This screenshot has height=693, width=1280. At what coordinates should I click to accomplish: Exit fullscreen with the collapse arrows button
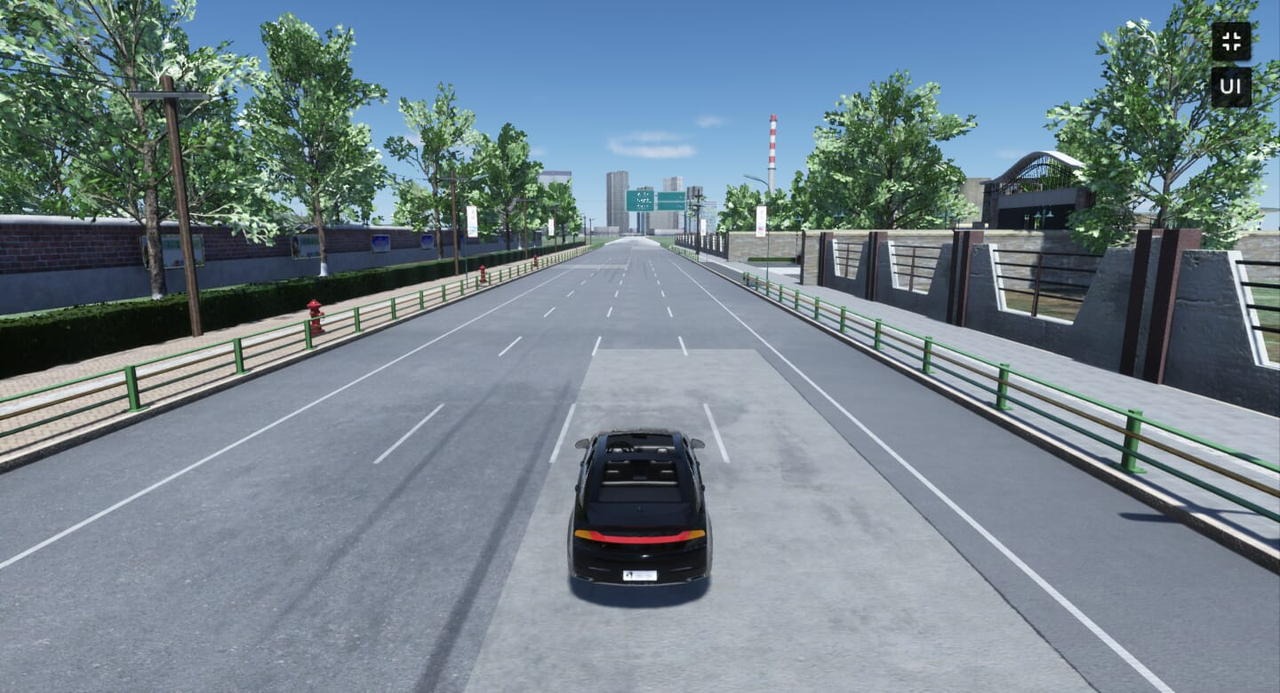(1231, 41)
